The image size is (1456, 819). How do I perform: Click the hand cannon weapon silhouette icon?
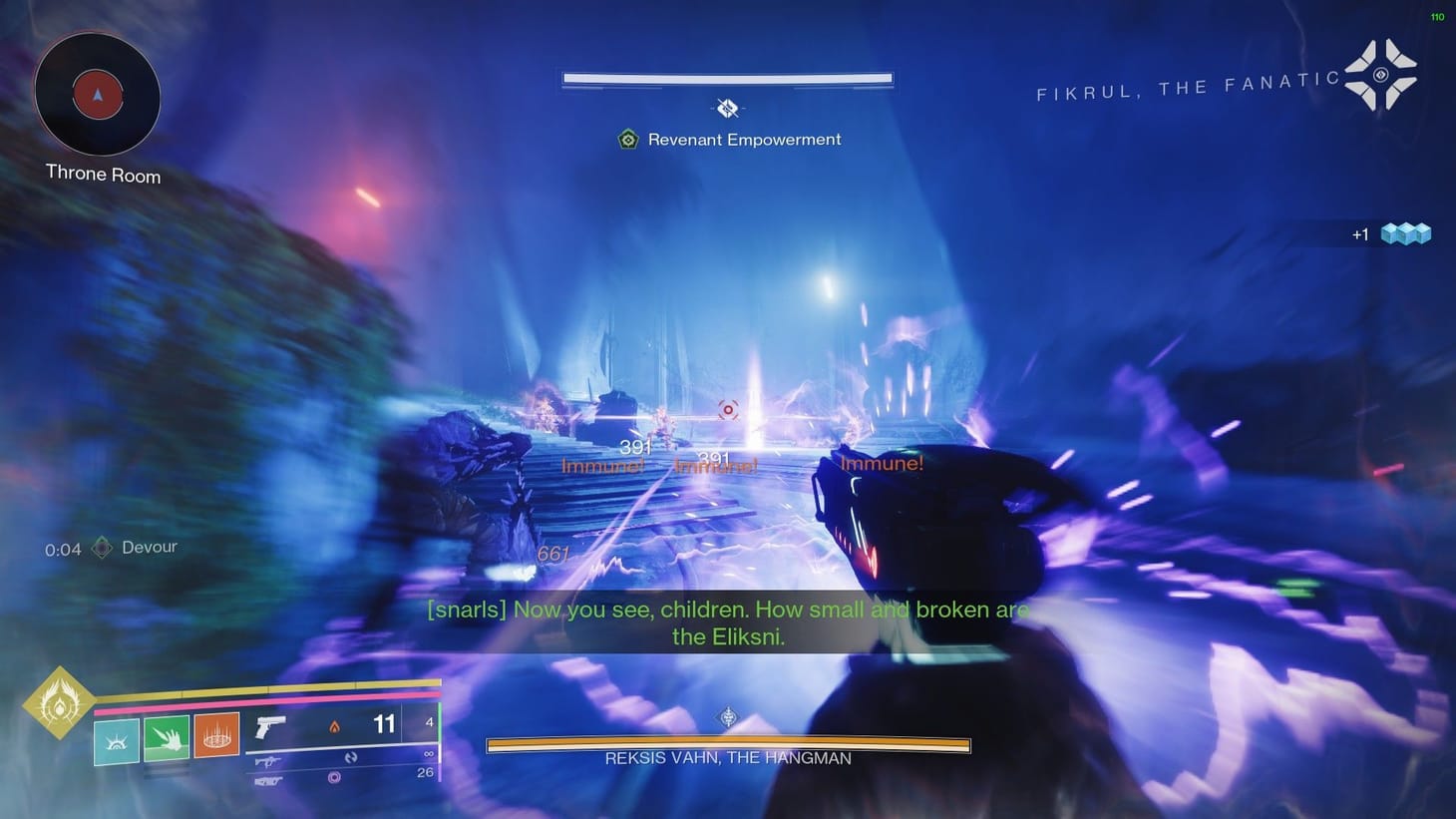[x=270, y=727]
